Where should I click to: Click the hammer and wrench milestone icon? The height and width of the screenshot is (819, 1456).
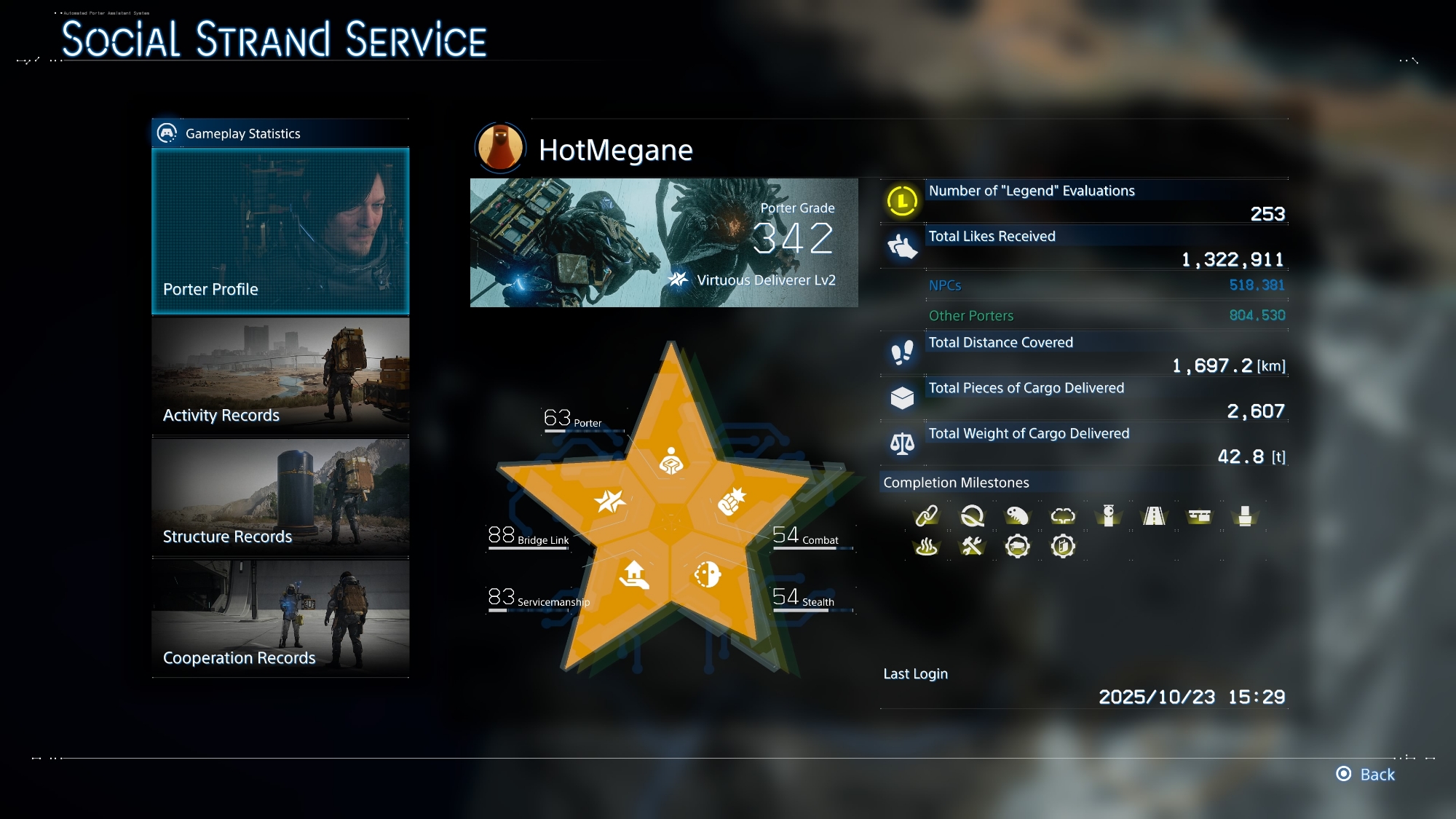pos(972,546)
